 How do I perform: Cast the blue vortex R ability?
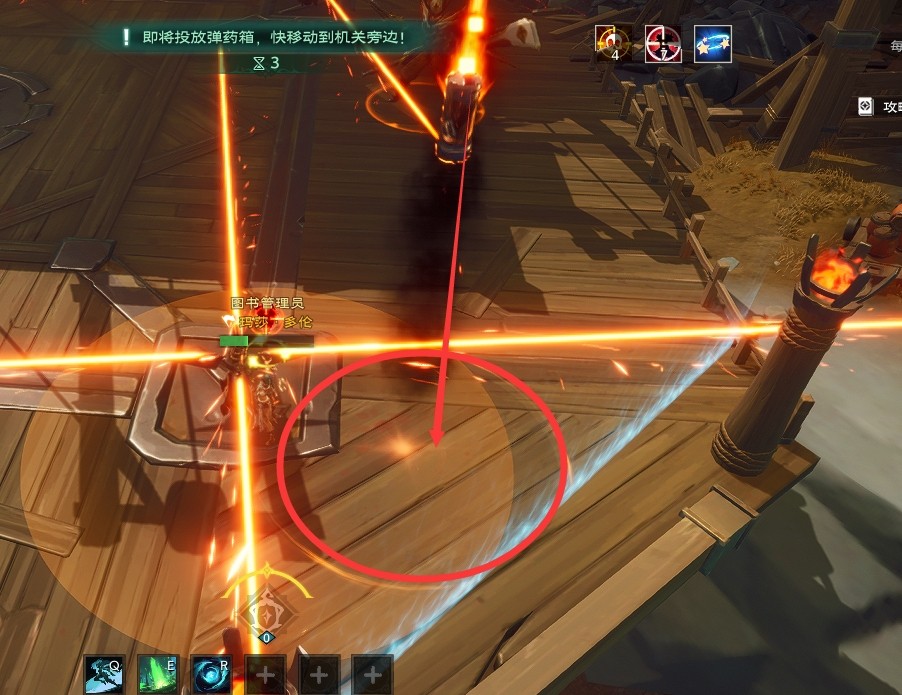tap(211, 674)
